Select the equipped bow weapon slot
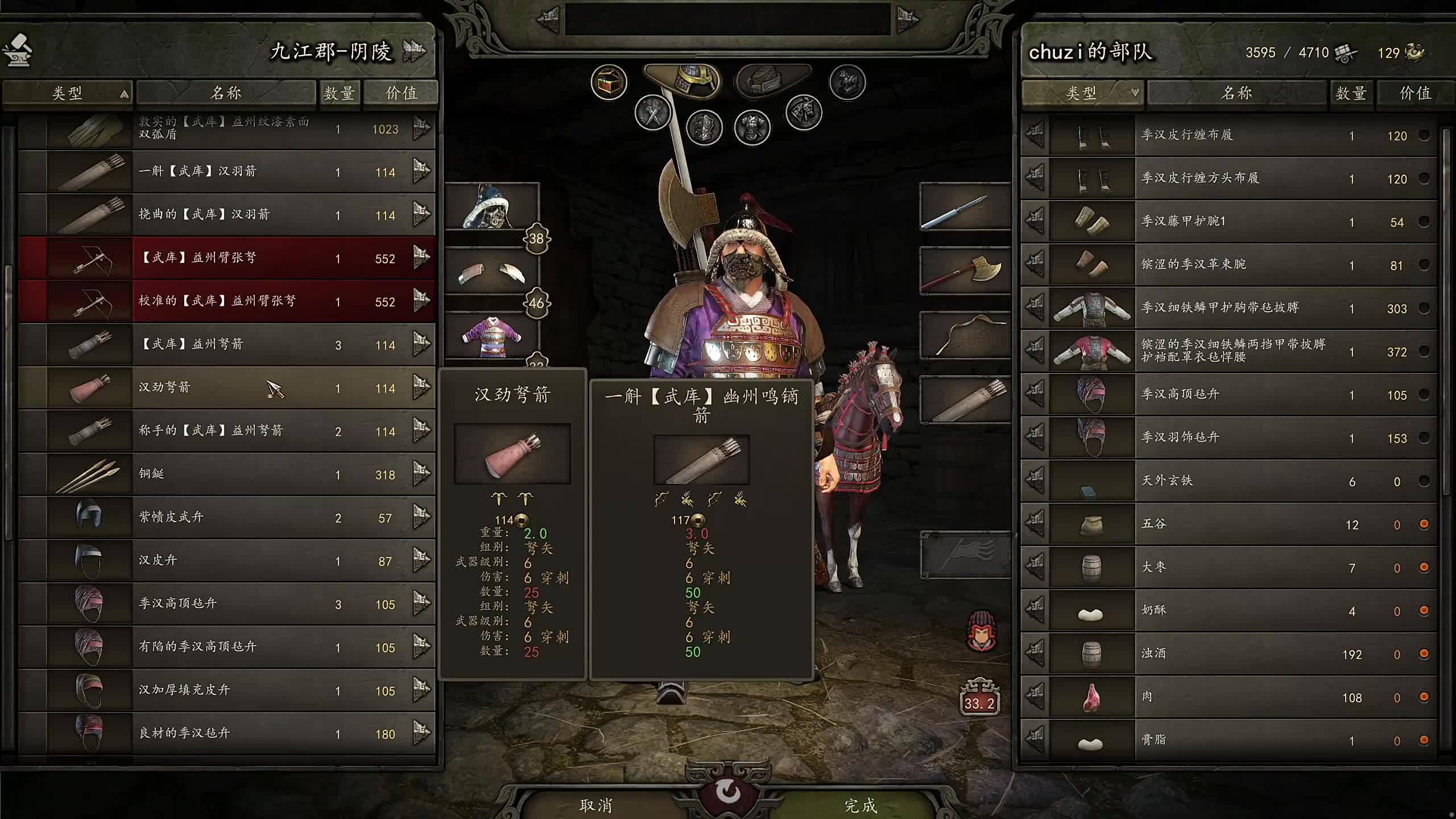Viewport: 1456px width, 819px height. click(x=965, y=336)
